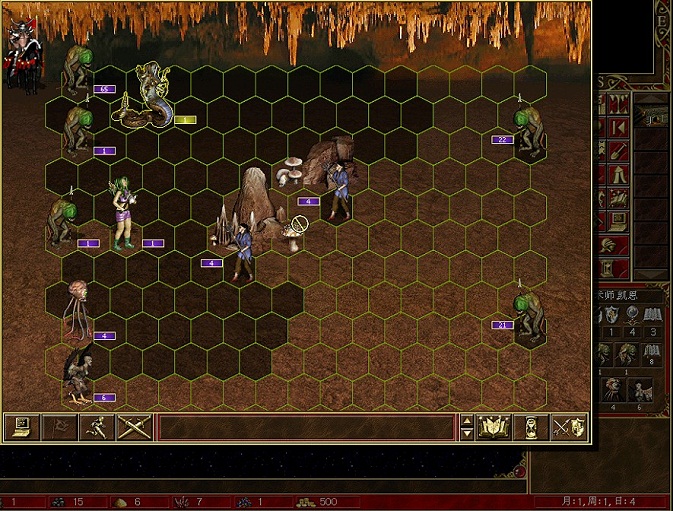Click the combat log up arrow
The width and height of the screenshot is (673, 511).
pyautogui.click(x=466, y=421)
